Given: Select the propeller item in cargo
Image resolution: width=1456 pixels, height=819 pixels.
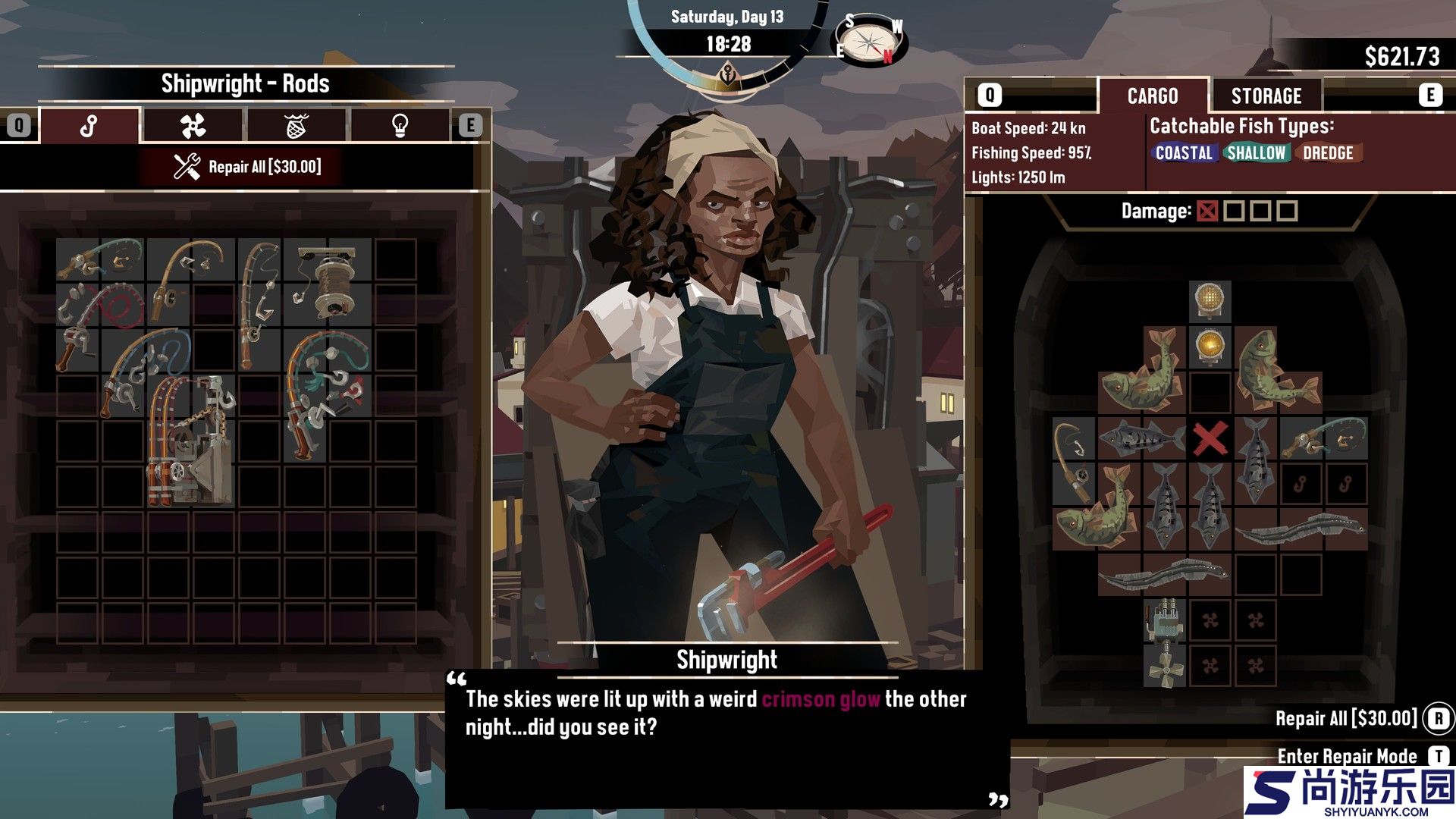Looking at the screenshot, I should point(1164,667).
